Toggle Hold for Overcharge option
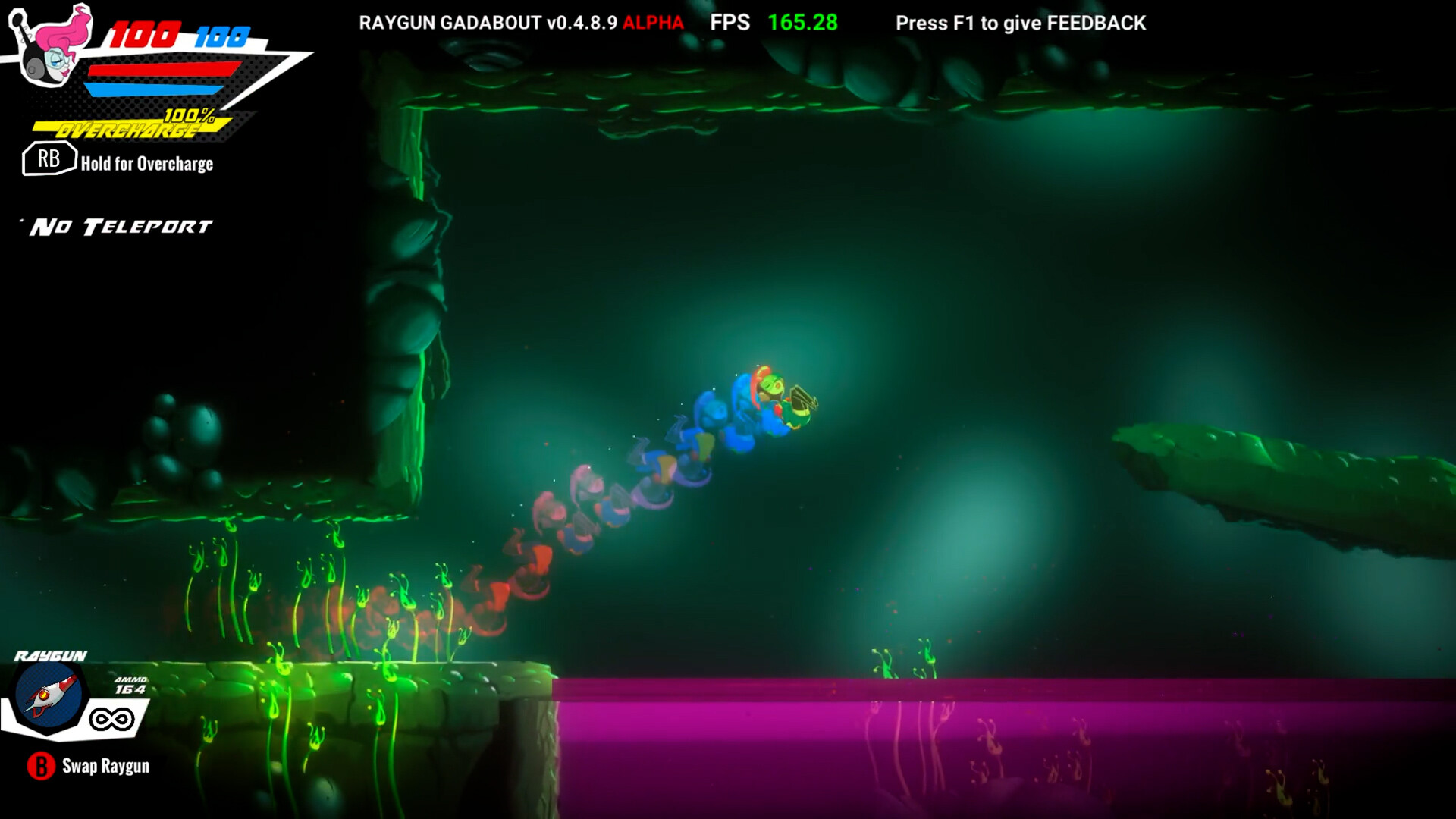This screenshot has width=1456, height=819. 146,163
